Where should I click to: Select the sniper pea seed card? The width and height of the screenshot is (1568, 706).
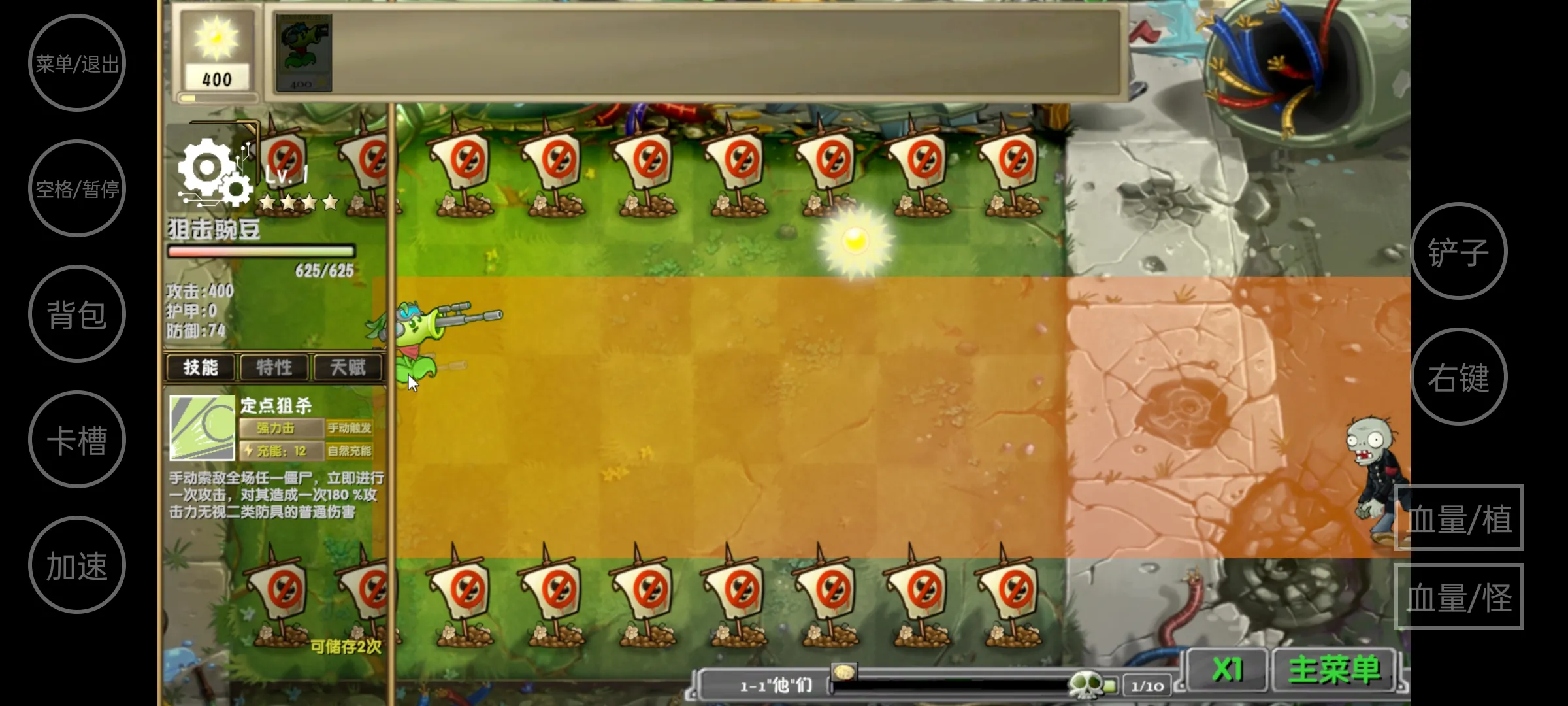[303, 52]
